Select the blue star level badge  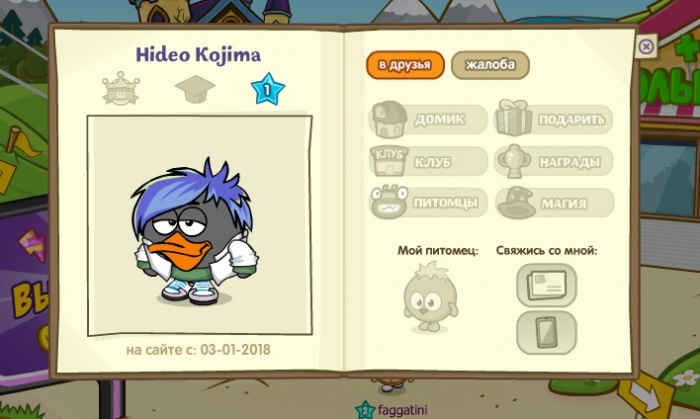(268, 91)
